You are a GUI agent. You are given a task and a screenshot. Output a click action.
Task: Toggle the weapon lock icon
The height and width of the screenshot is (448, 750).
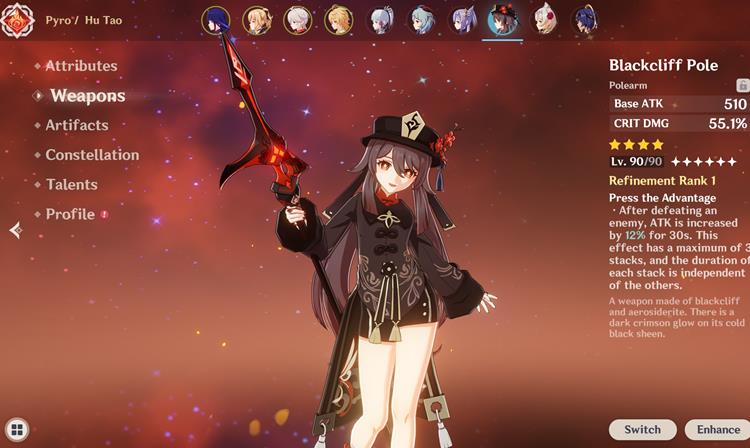(x=742, y=87)
